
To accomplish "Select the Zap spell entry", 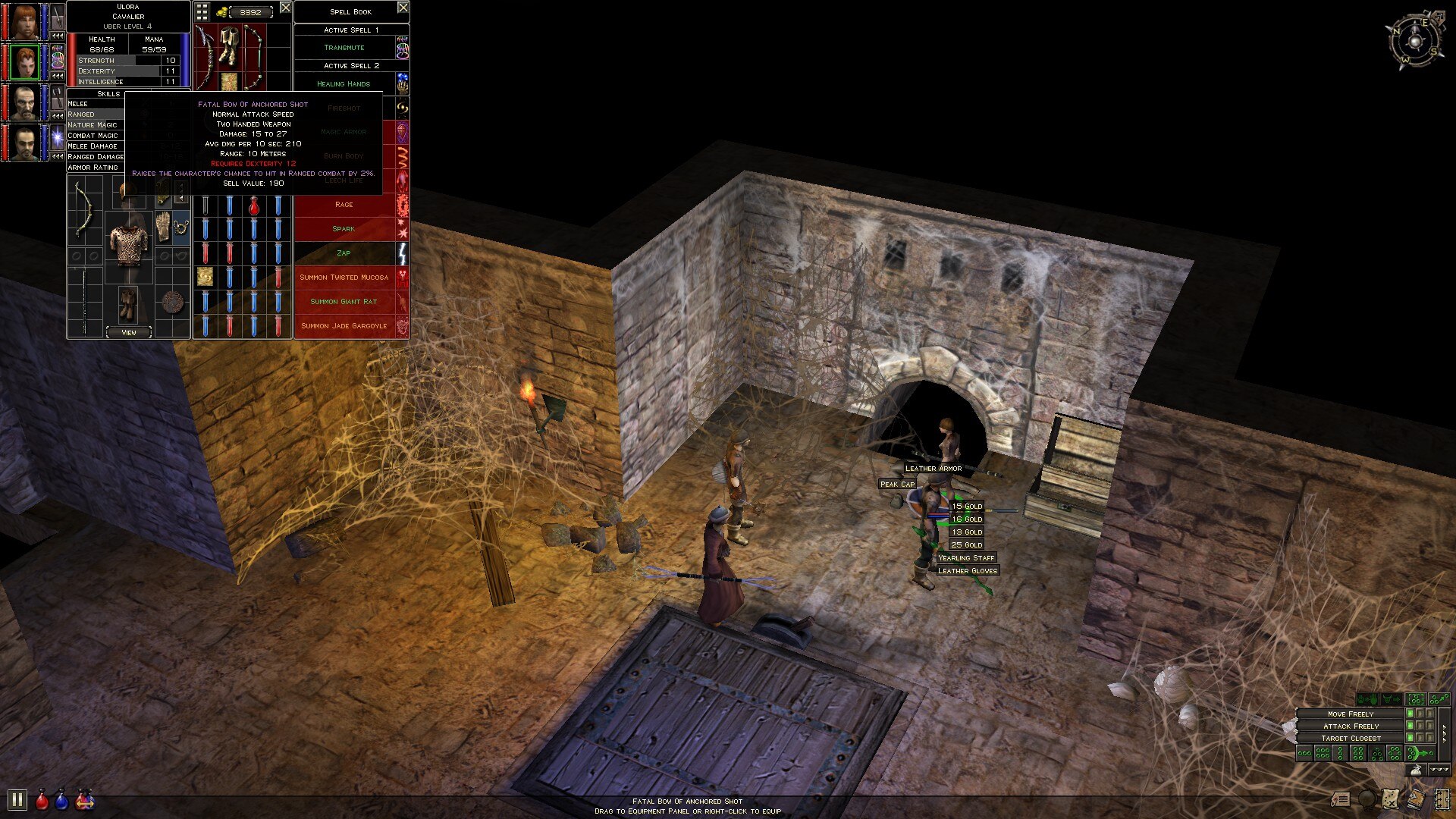I will coord(344,253).
